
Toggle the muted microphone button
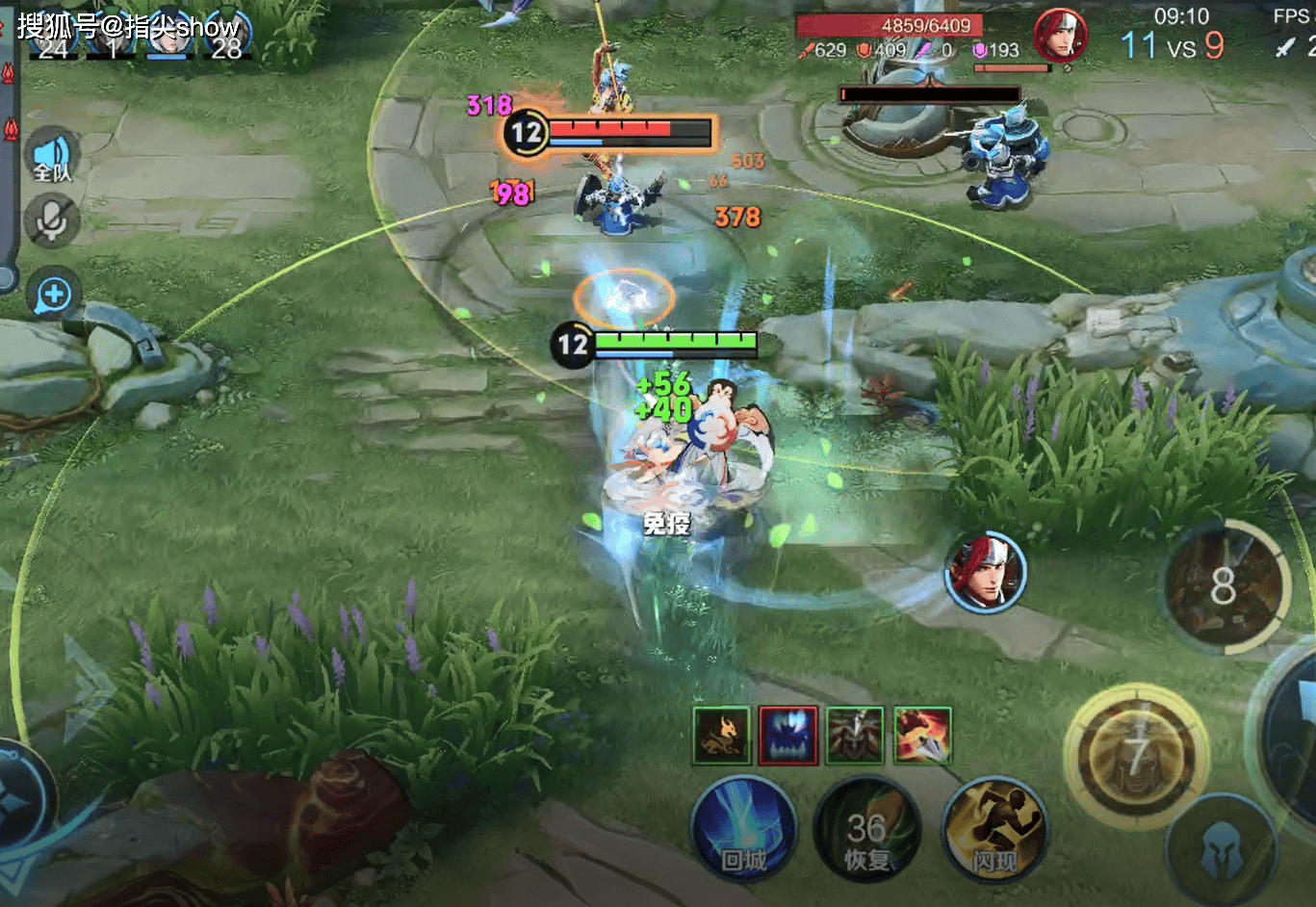point(52,220)
